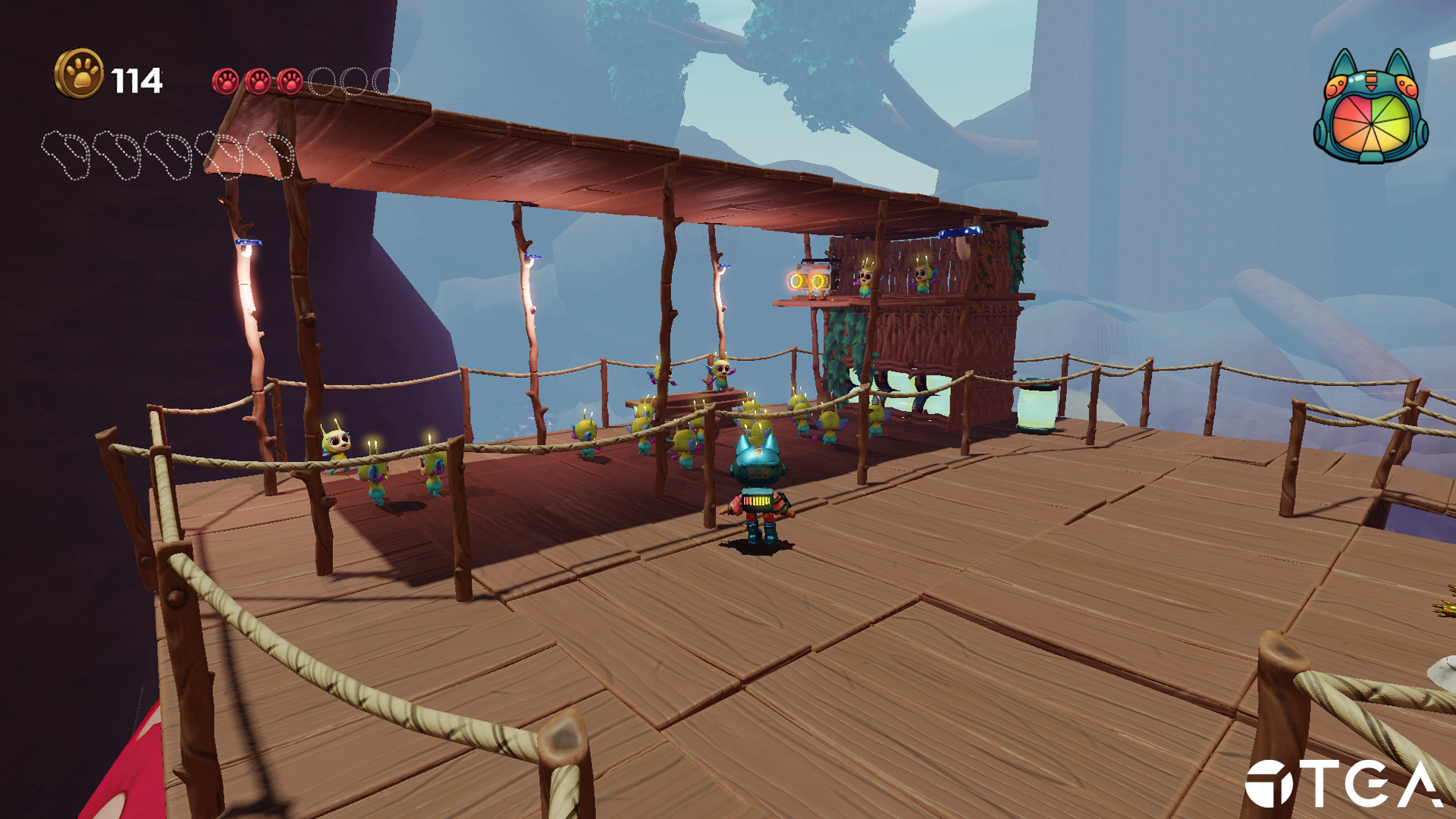Toggle the middle empty paw circle
This screenshot has width=1456, height=819.
pyautogui.click(x=352, y=82)
